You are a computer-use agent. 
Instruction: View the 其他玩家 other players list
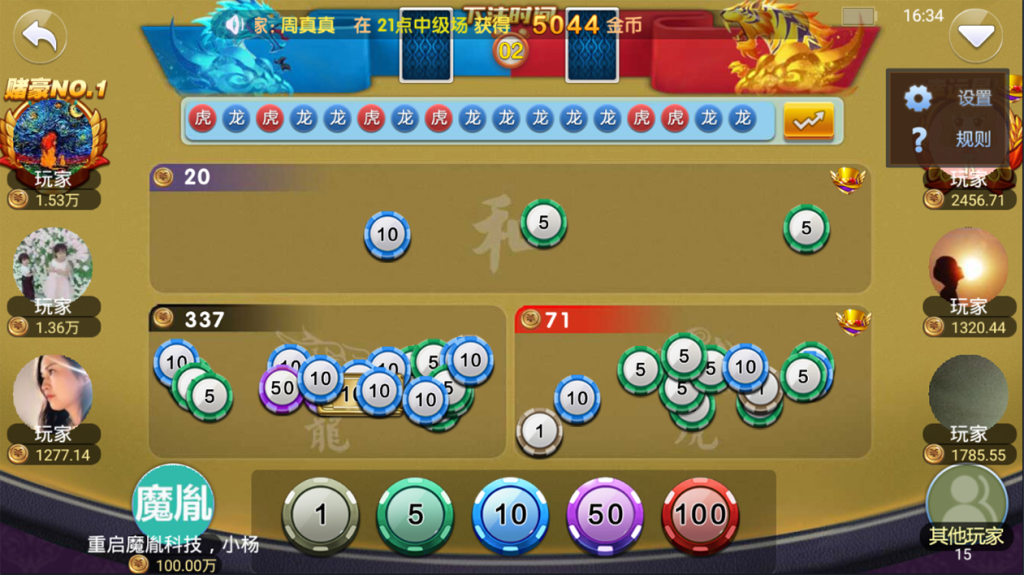coord(965,505)
